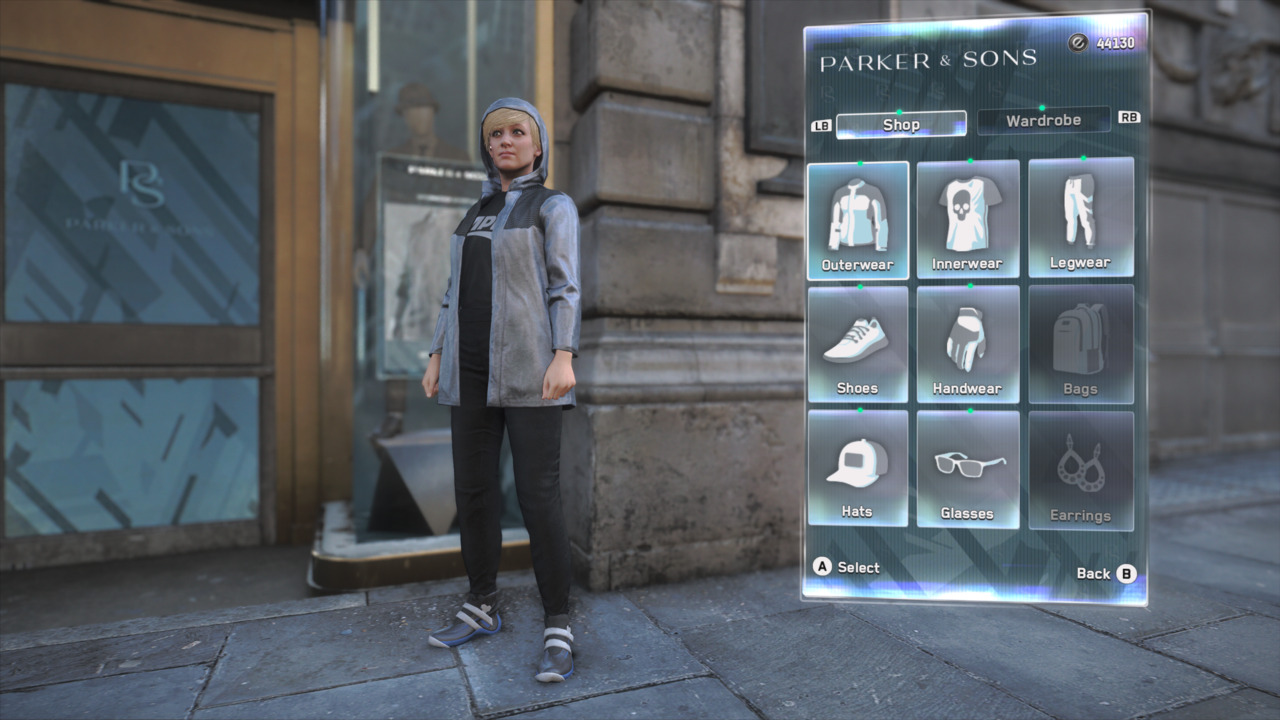Switch to the Wardrobe tab
This screenshot has height=720, width=1280.
(1044, 120)
